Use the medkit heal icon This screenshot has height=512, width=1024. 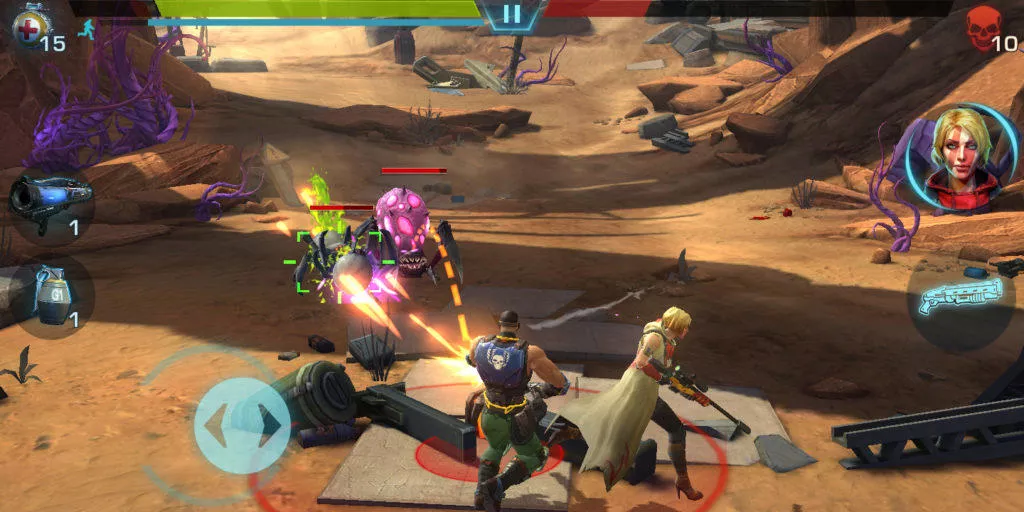click(x=28, y=27)
